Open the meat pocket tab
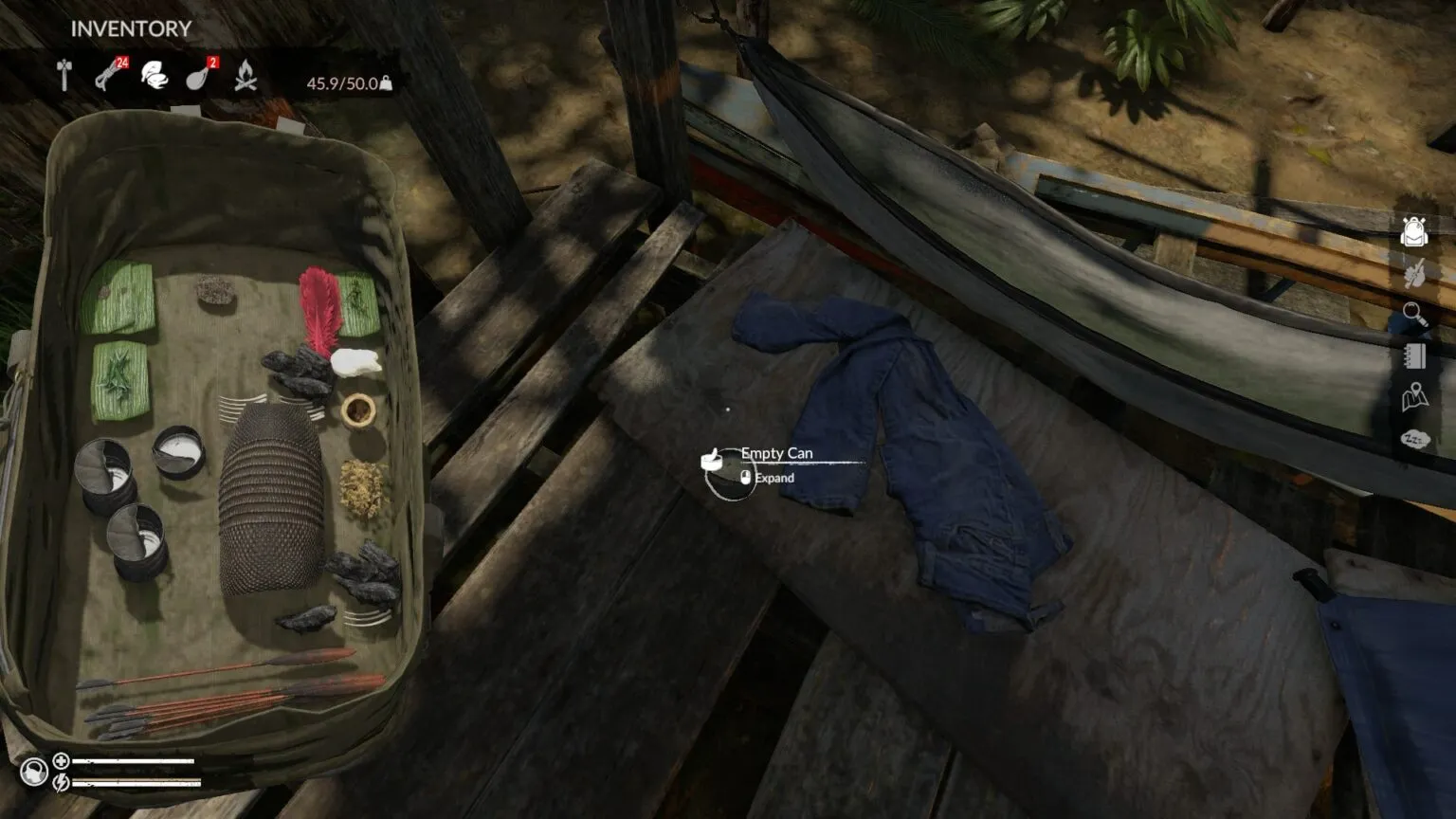The image size is (1456, 819). point(199,75)
